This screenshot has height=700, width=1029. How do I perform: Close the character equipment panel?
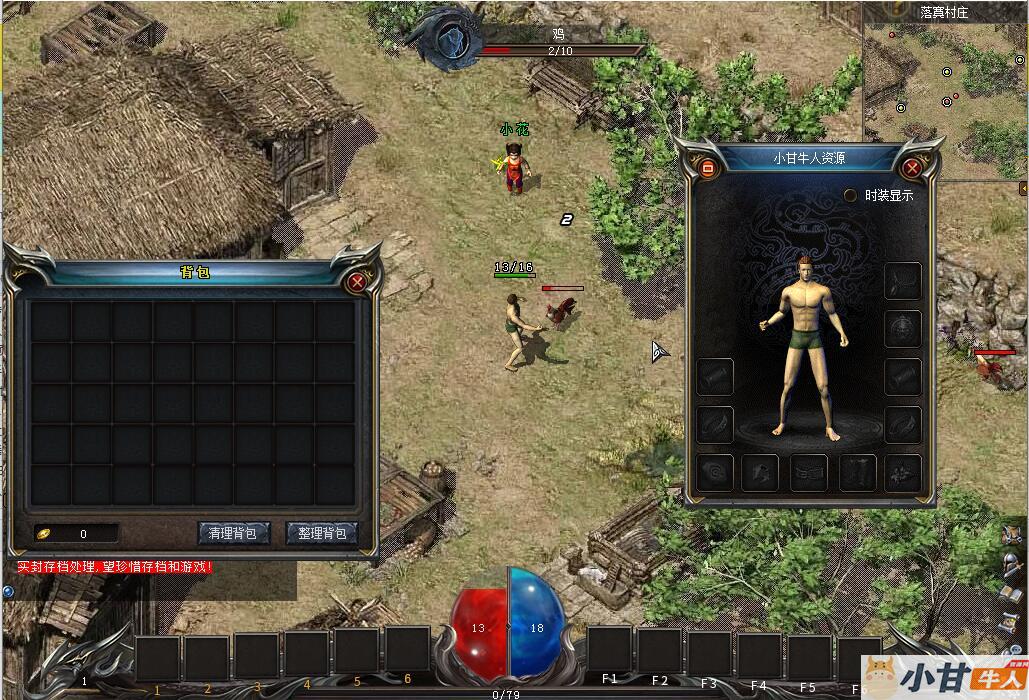point(911,168)
